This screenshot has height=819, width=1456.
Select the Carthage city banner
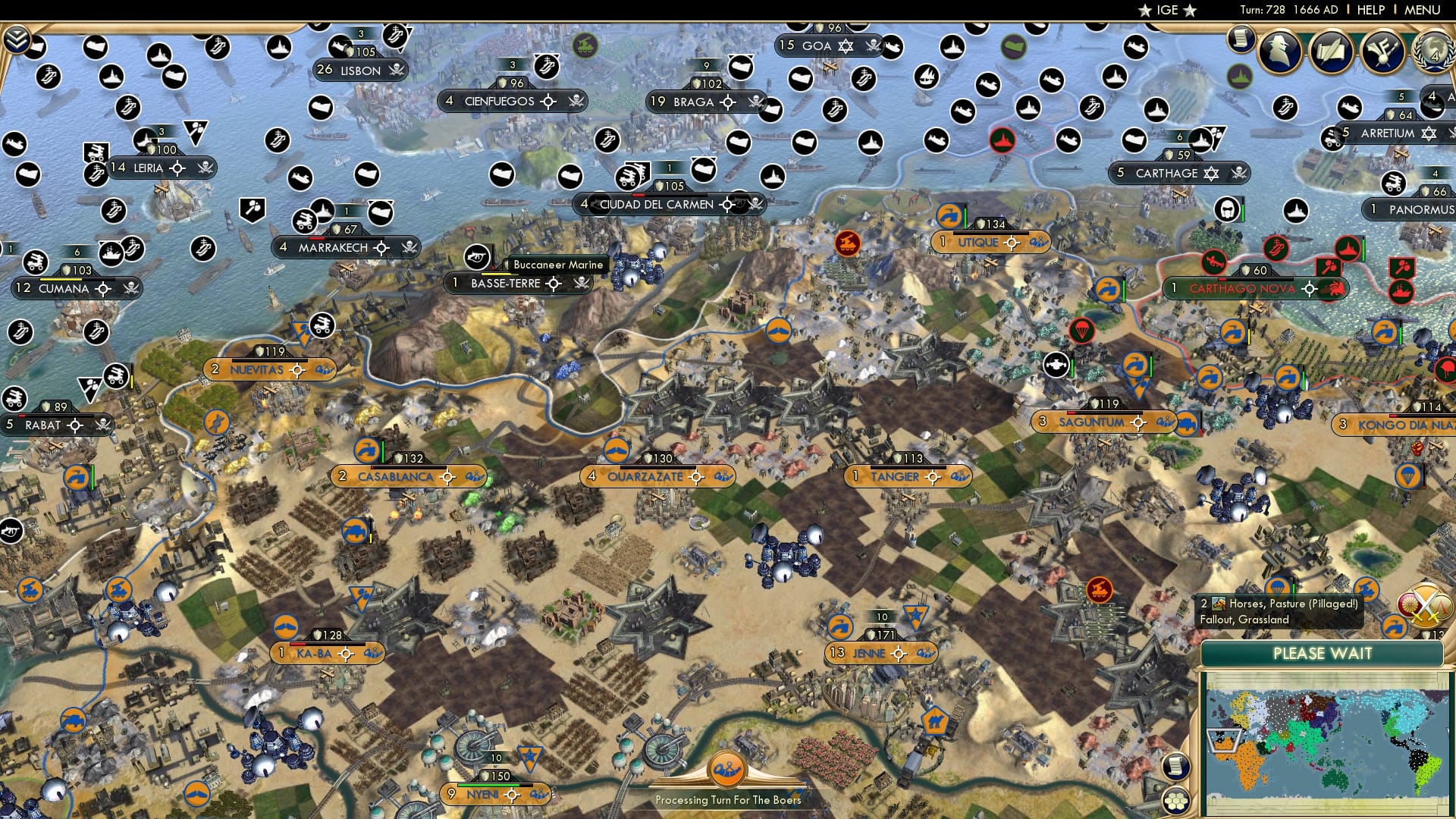1168,173
